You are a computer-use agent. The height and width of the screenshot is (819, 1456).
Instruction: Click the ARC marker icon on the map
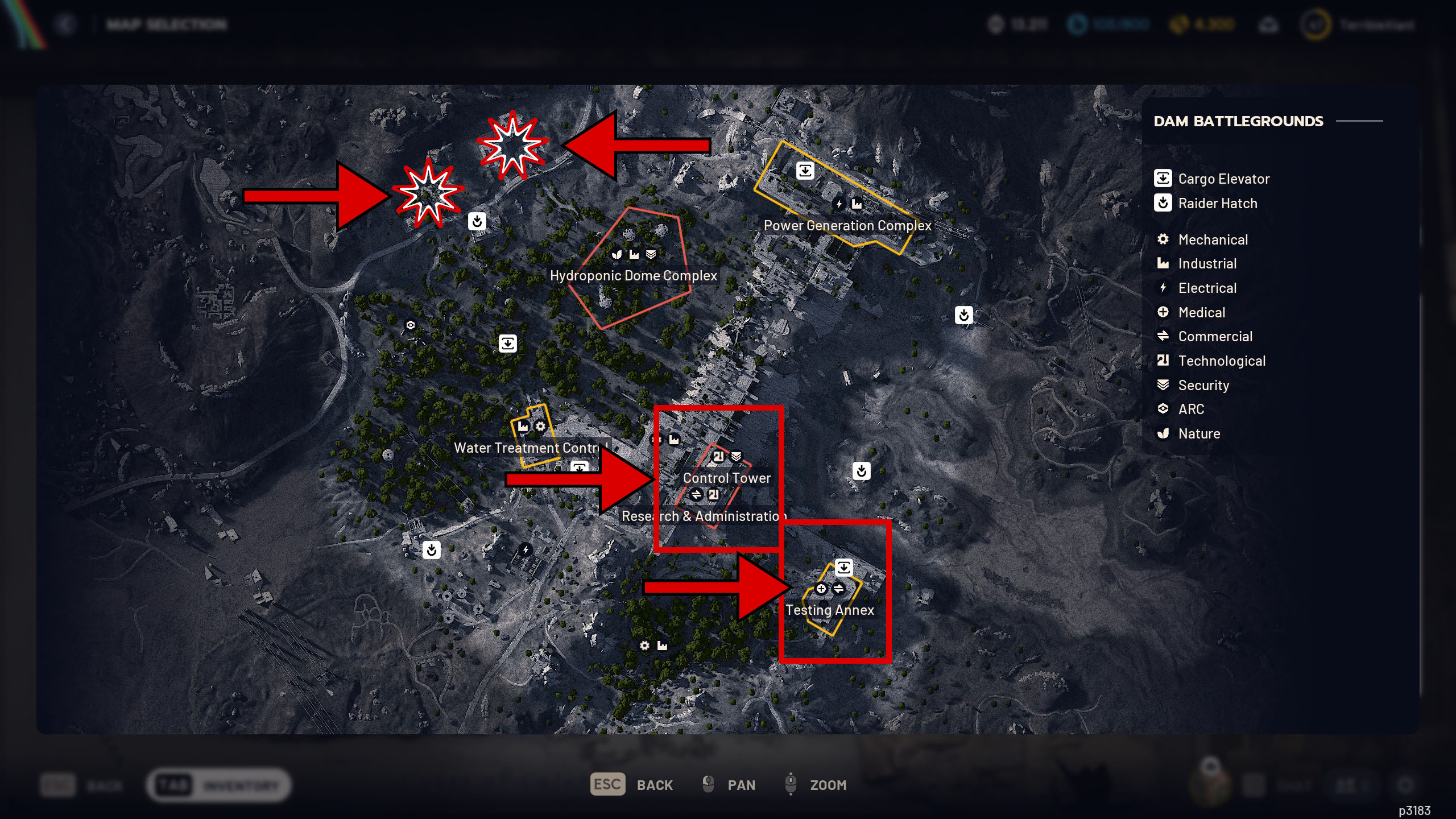point(410,325)
